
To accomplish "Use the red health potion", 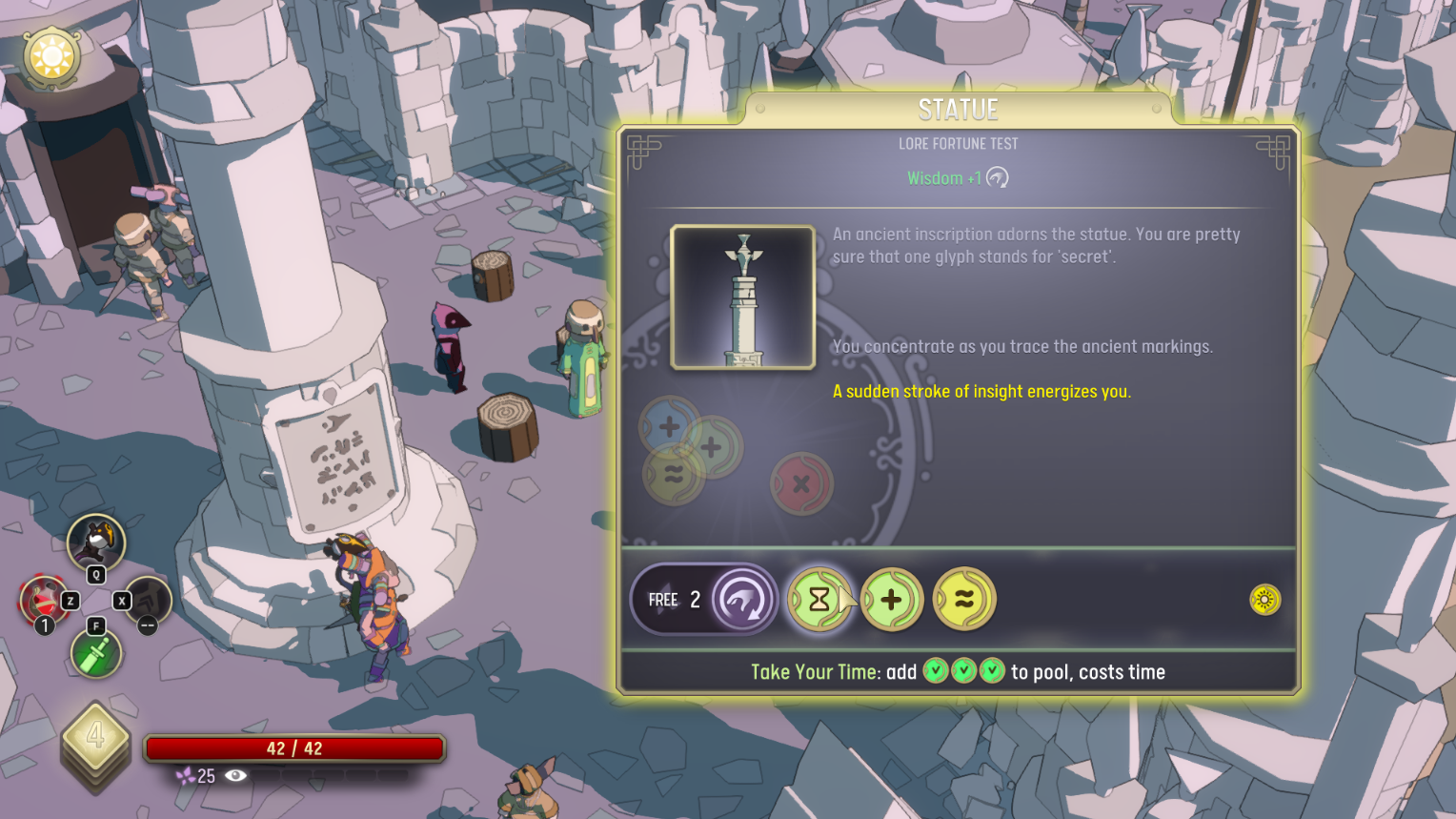I will pyautogui.click(x=42, y=602).
